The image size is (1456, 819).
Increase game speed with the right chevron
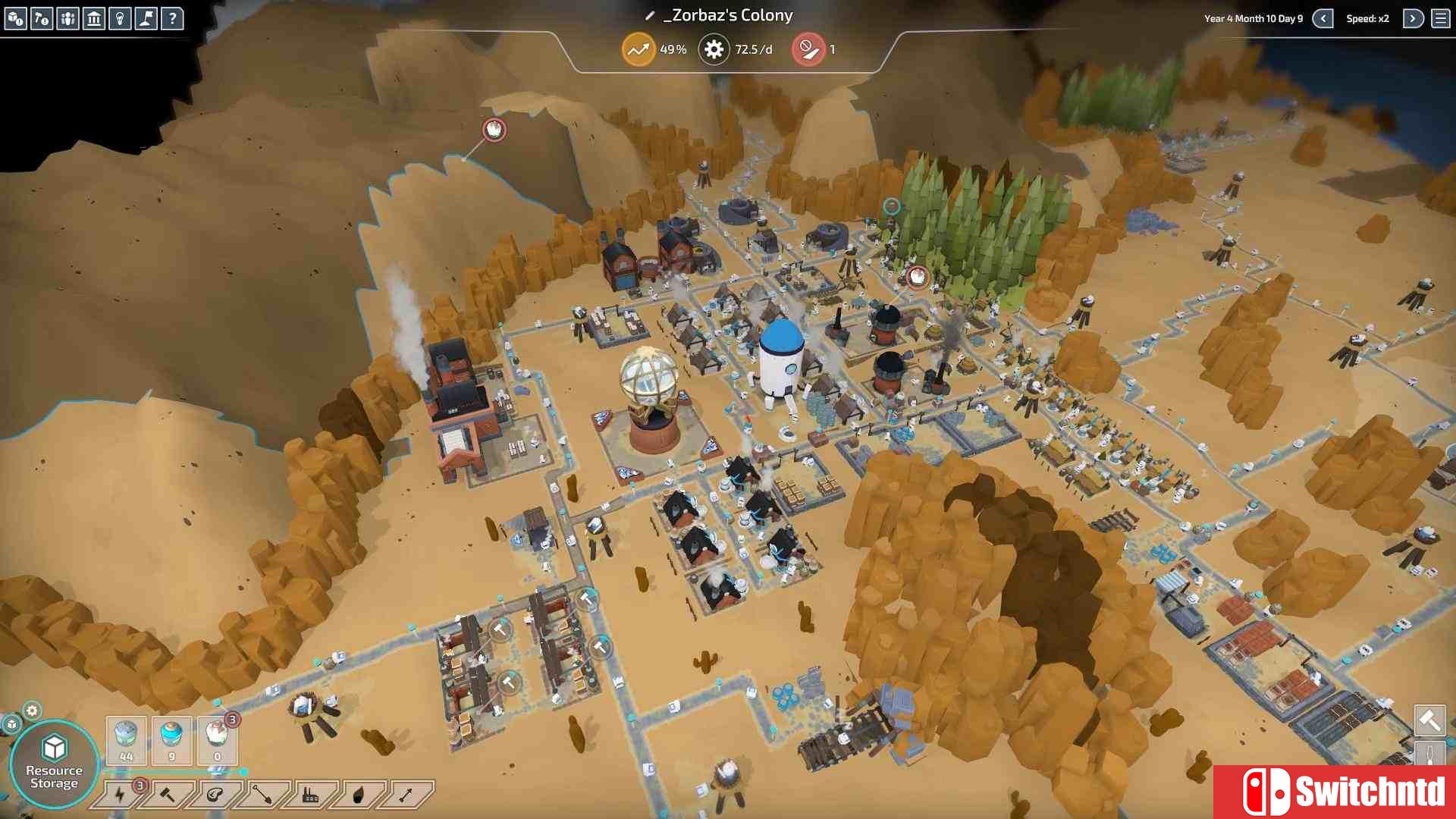click(1413, 19)
